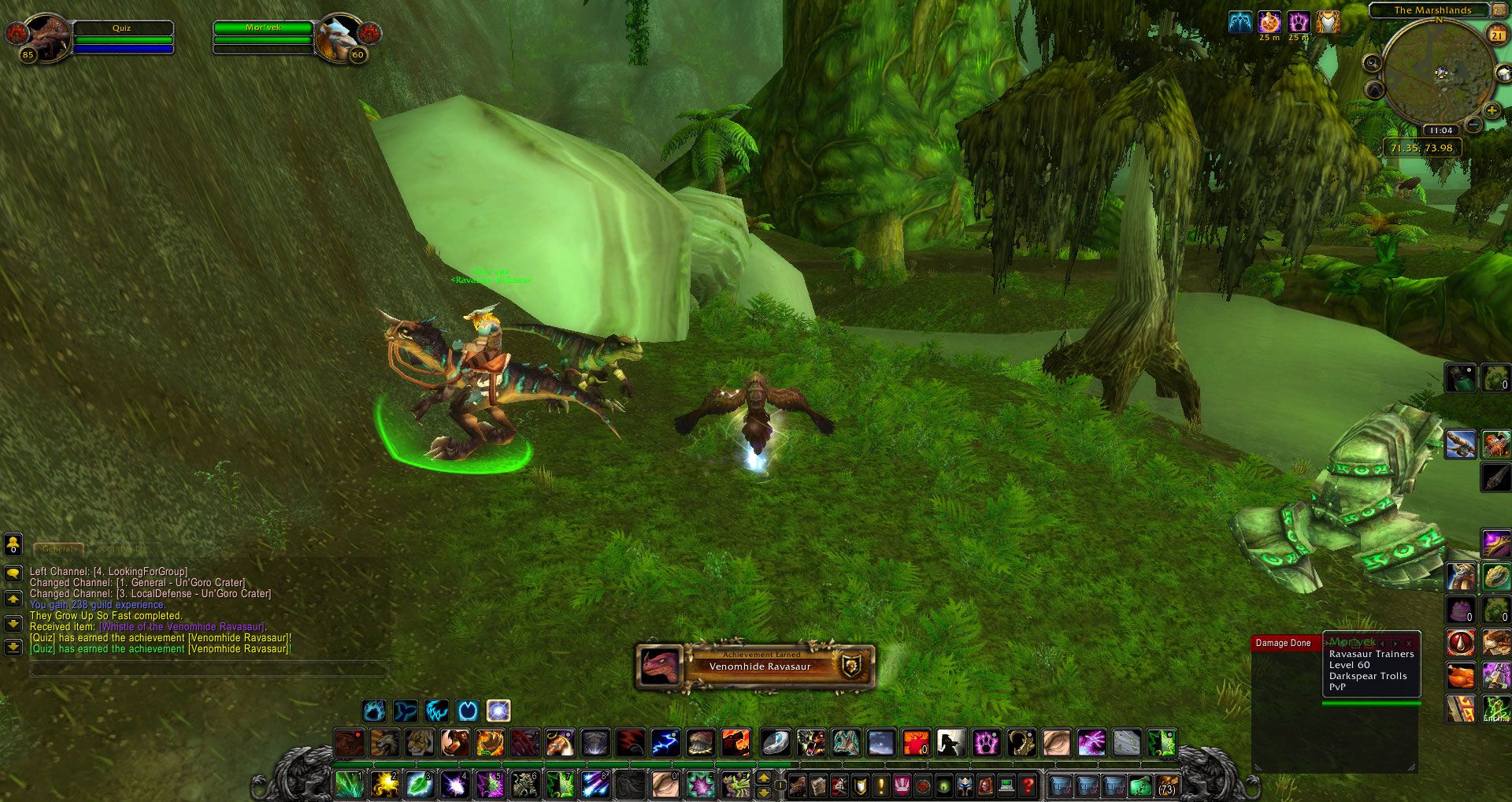
Task: Activate the blue lightning bolt ability
Action: [x=665, y=742]
